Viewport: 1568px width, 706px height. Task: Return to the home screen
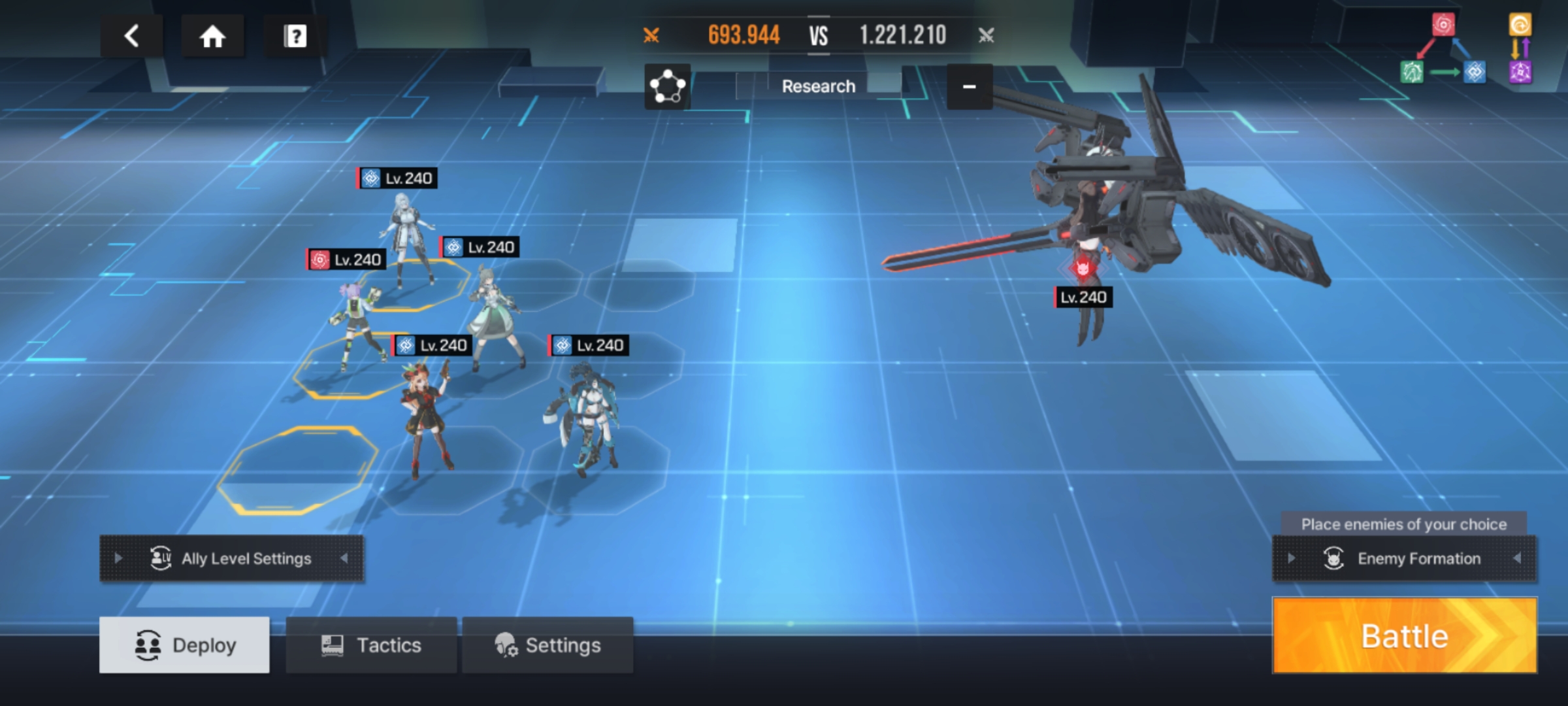click(212, 36)
